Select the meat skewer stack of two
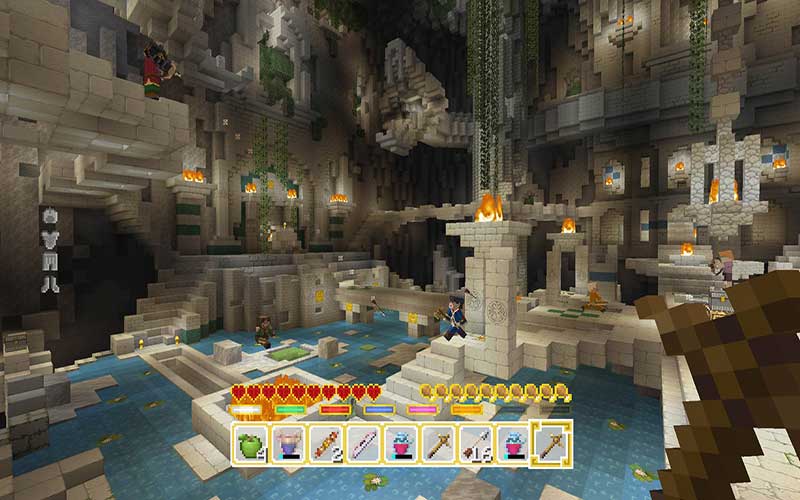The width and height of the screenshot is (800, 500). [x=325, y=441]
